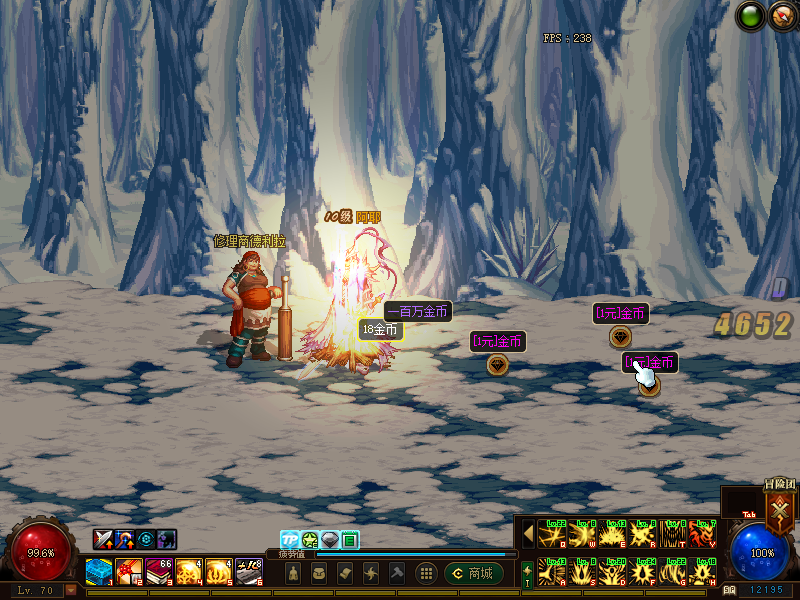Select the blue cube item in slot 1
800x600 pixels.
click(x=98, y=571)
